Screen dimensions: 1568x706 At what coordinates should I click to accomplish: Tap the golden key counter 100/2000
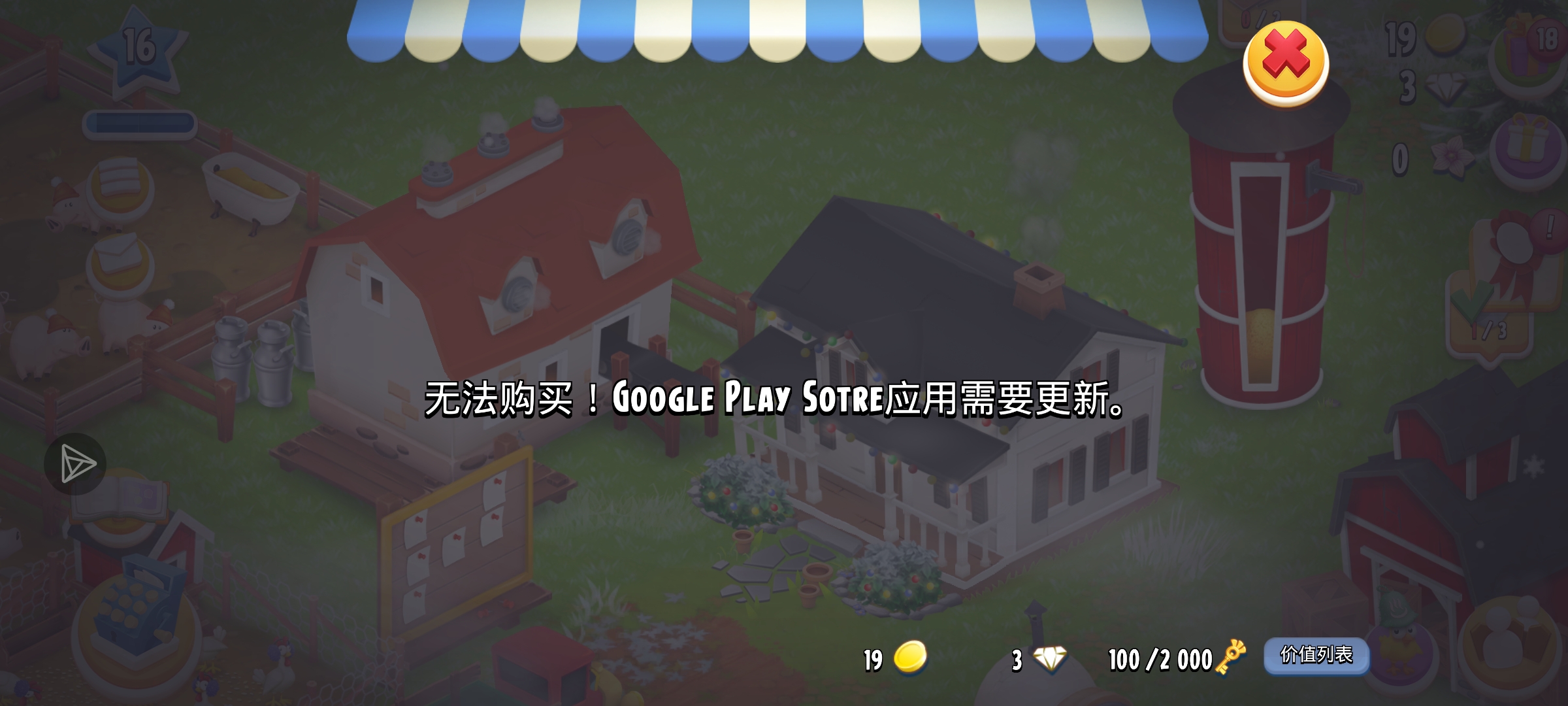(1169, 660)
